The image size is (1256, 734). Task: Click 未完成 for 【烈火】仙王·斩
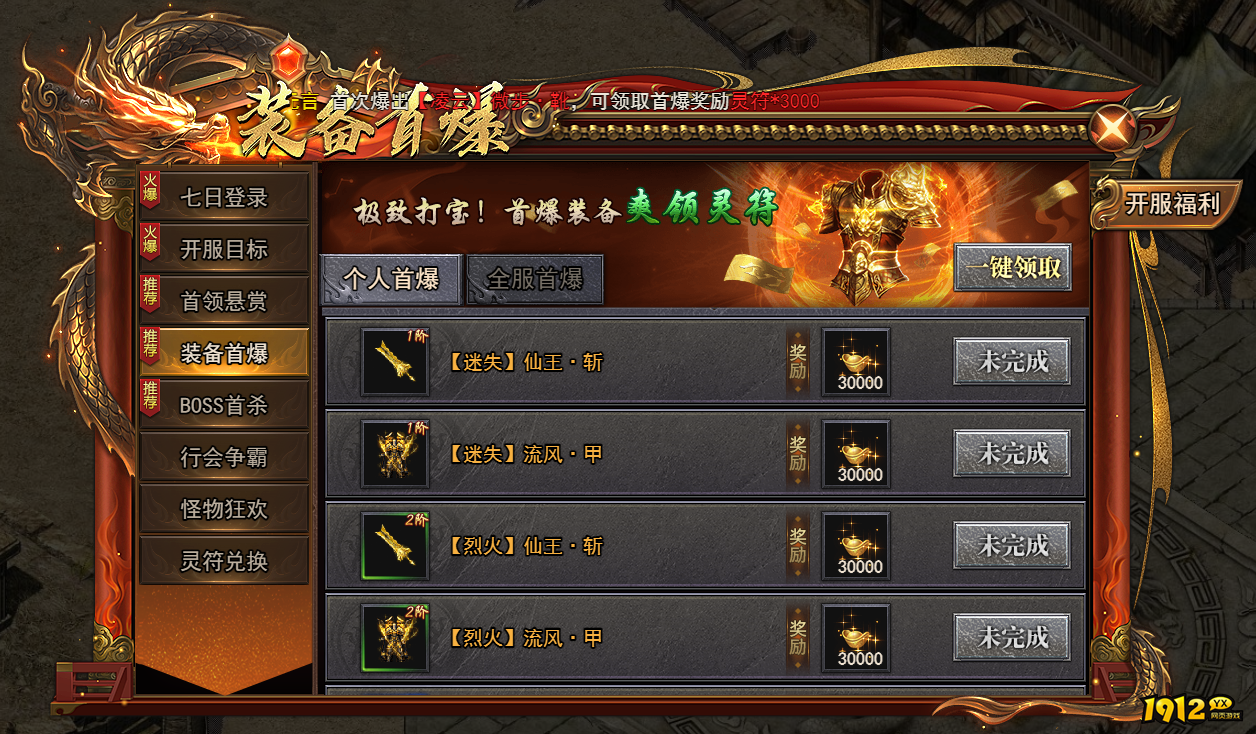click(1012, 546)
